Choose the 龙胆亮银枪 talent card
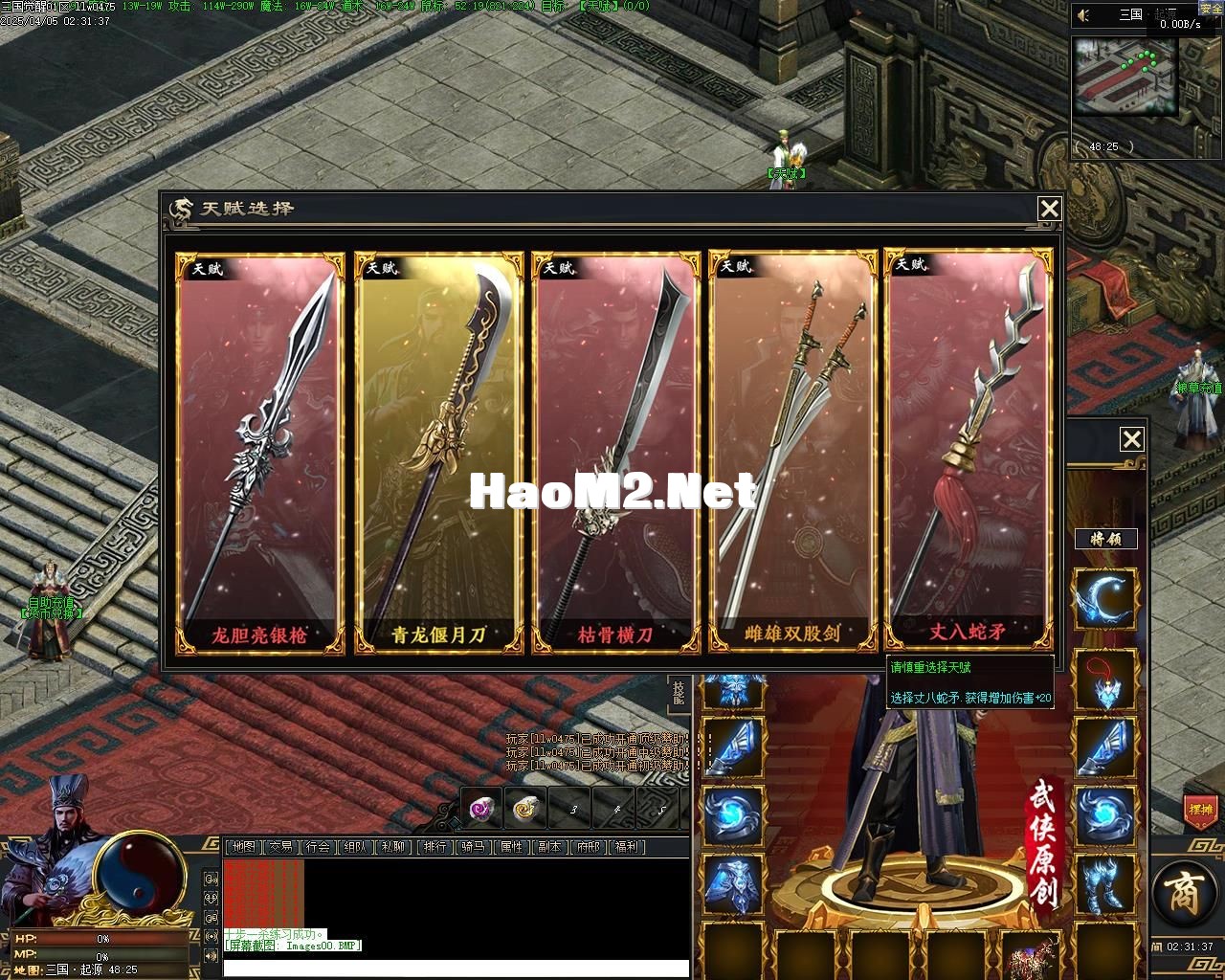1225x980 pixels. click(x=259, y=453)
